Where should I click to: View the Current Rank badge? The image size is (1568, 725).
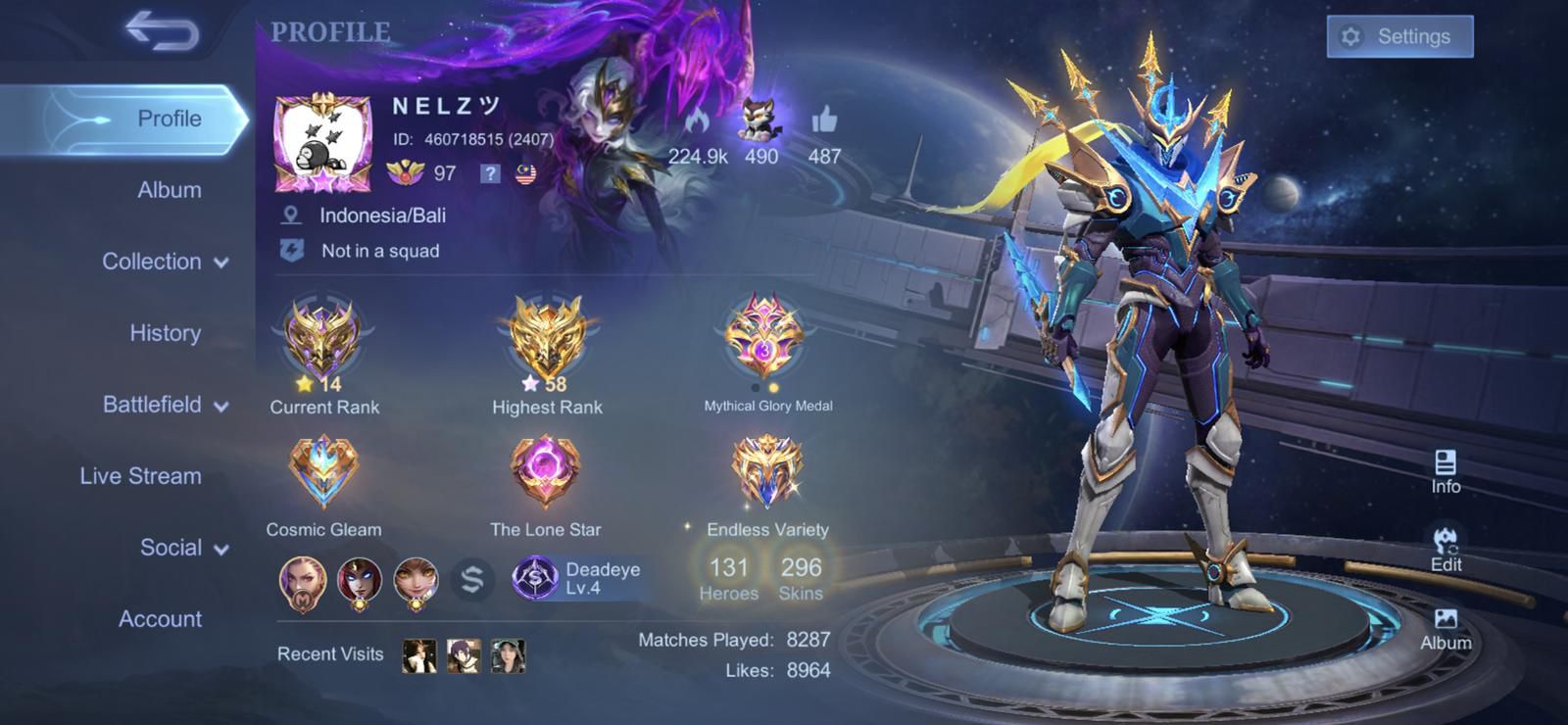tap(322, 340)
